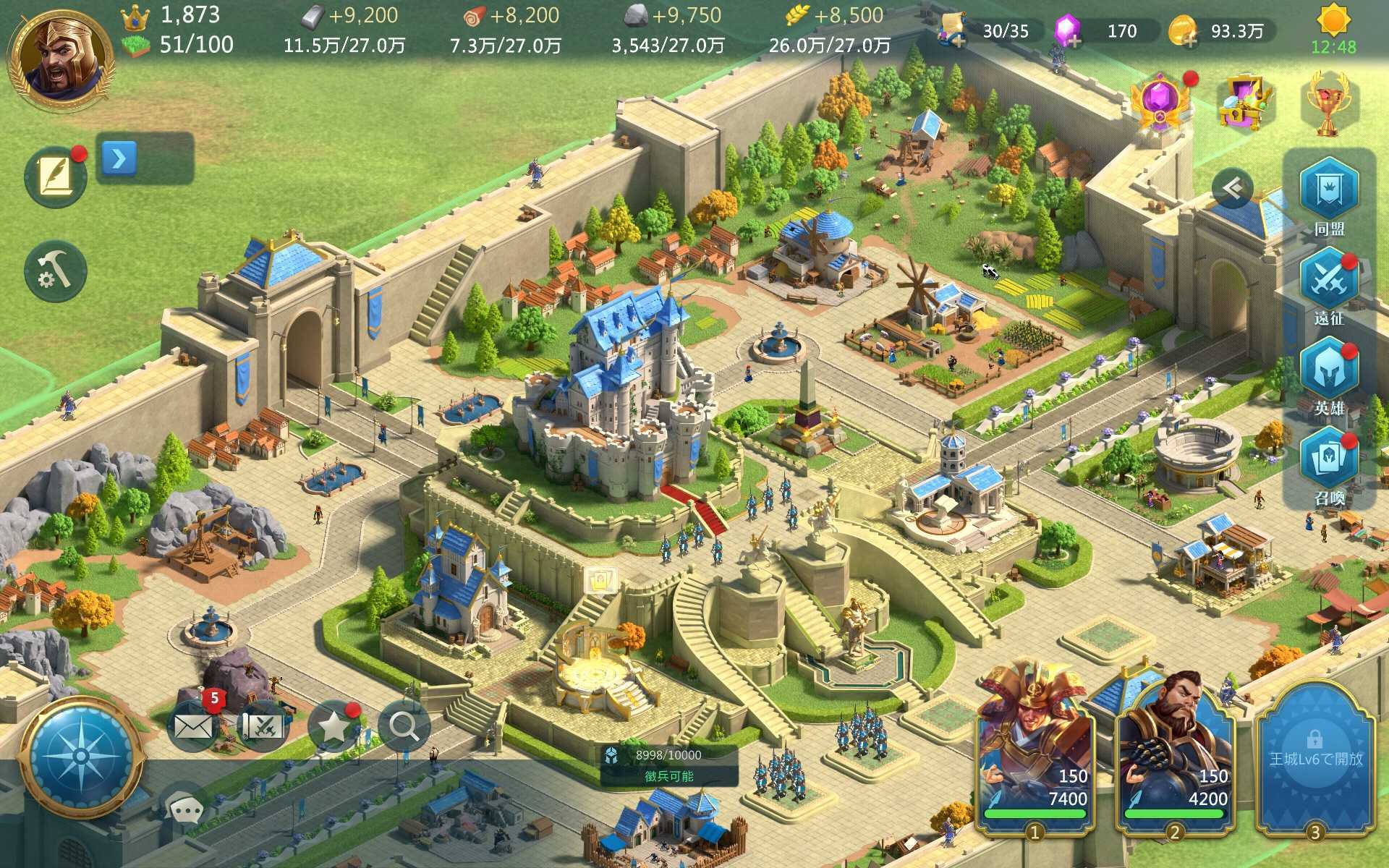Collapse the right sidebar with the chevron
The width and height of the screenshot is (1389, 868).
1231,187
